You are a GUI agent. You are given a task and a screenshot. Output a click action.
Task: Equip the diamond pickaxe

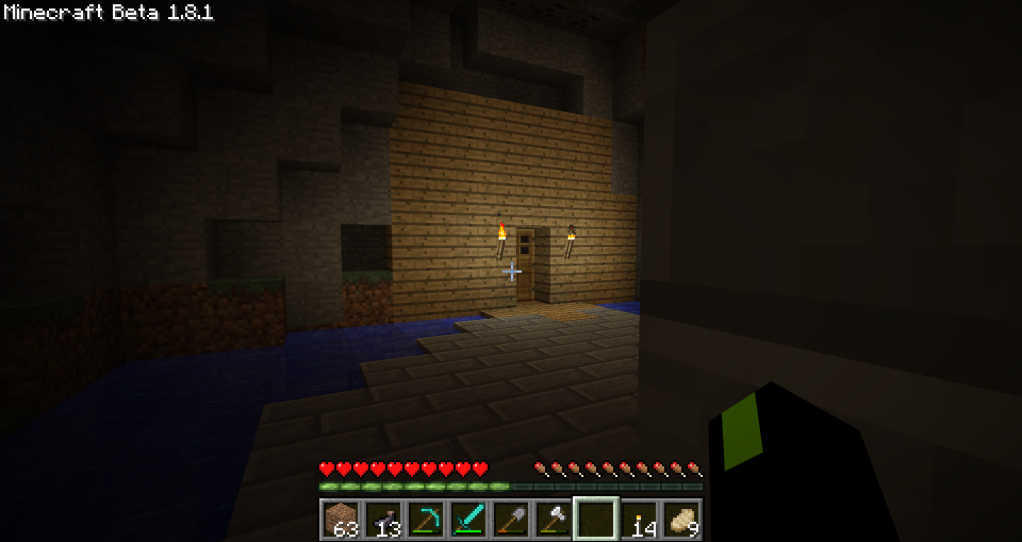[426, 519]
